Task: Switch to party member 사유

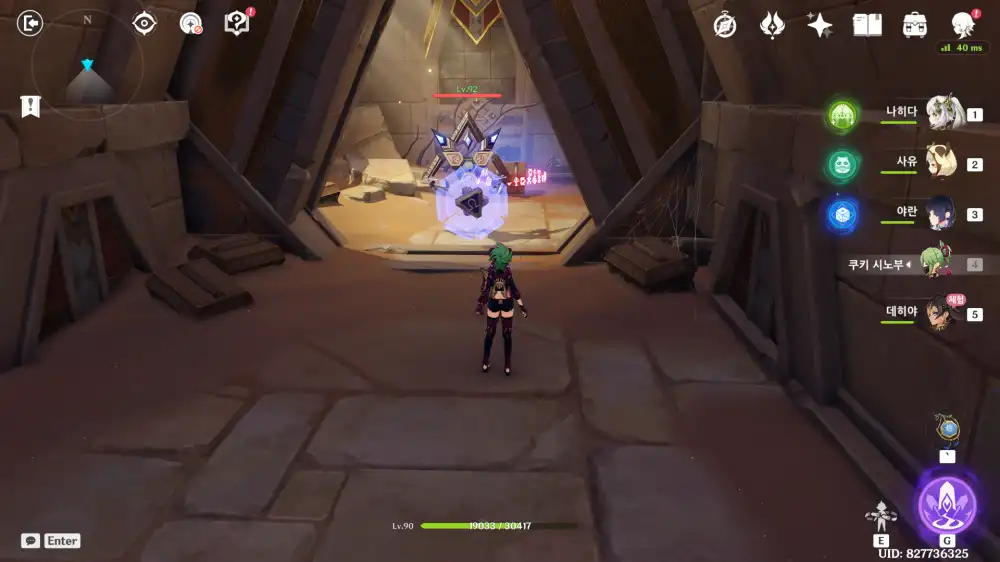Action: click(942, 164)
